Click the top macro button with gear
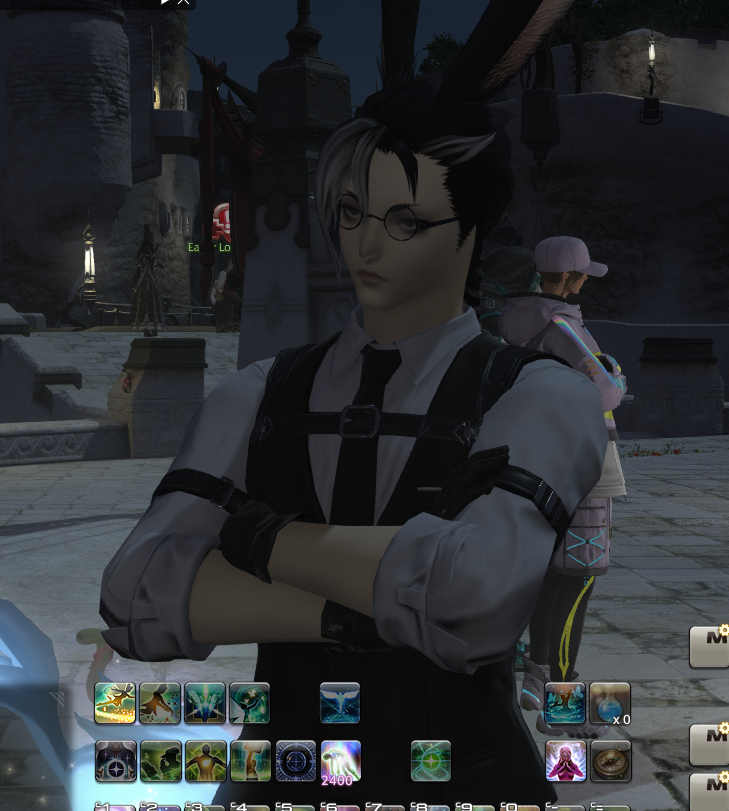This screenshot has width=729, height=811. (x=711, y=646)
